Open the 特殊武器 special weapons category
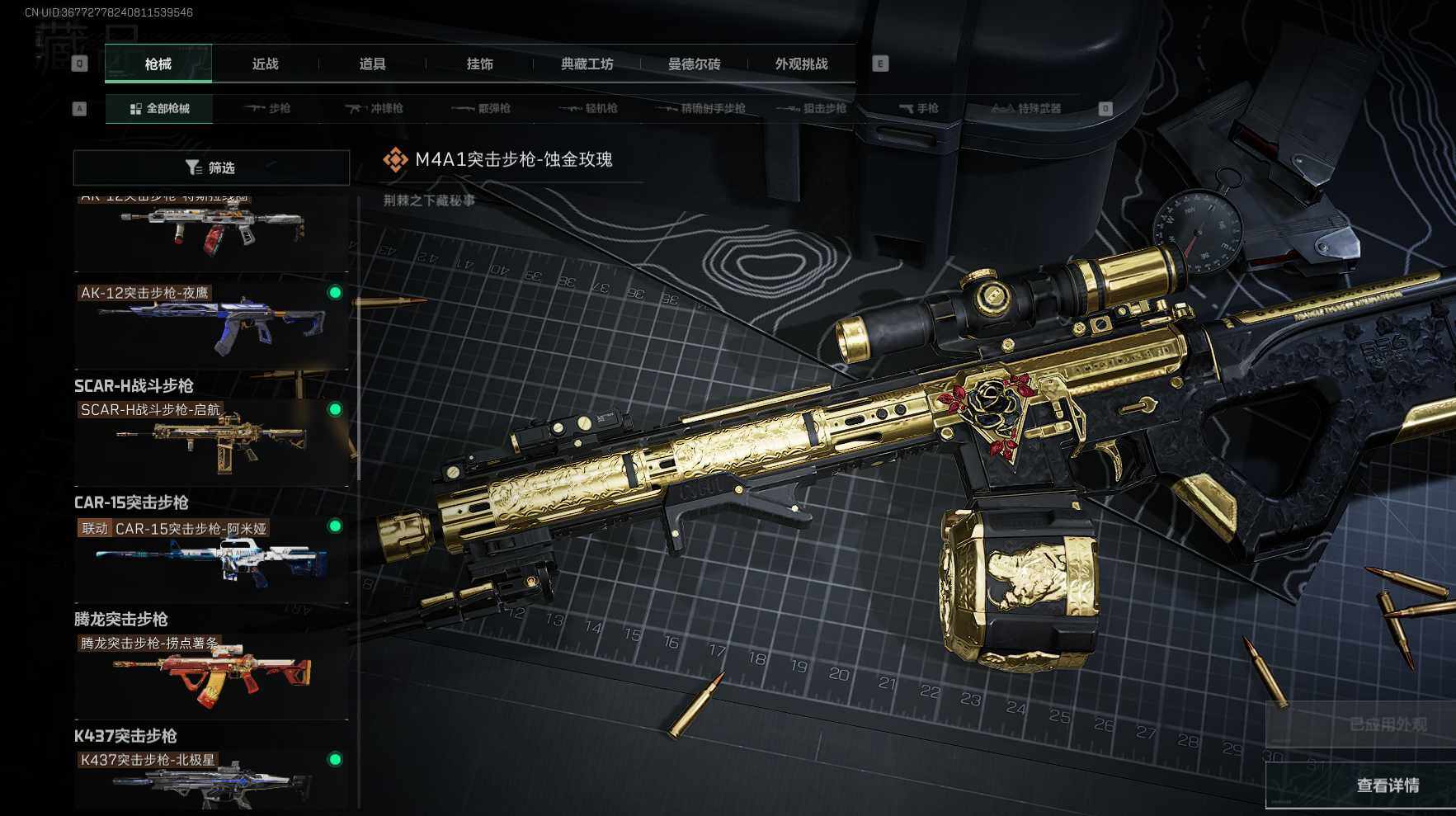Viewport: 1456px width, 816px height. [1026, 108]
